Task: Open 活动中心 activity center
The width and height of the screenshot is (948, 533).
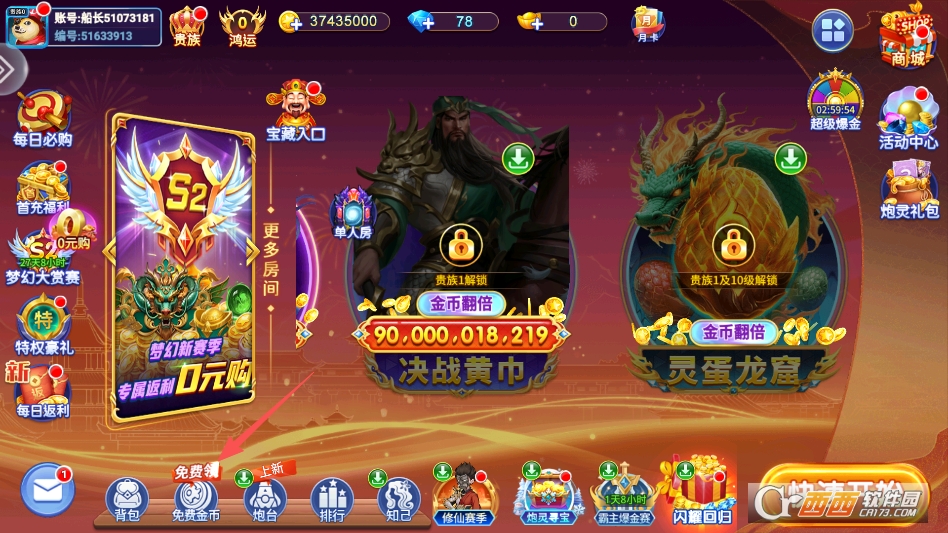Action: (908, 119)
